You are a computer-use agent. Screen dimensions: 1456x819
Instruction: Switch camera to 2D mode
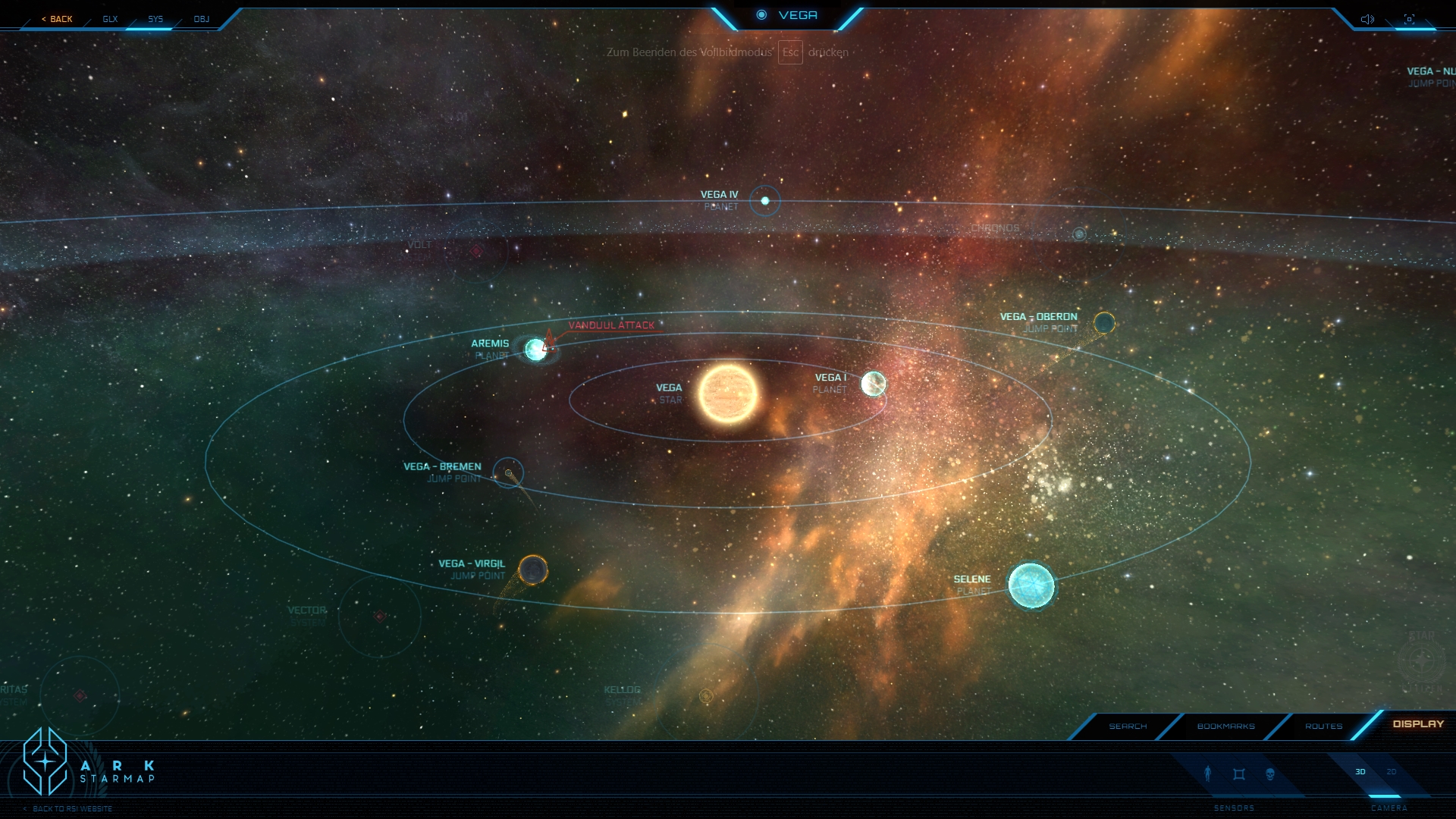pos(1392,772)
